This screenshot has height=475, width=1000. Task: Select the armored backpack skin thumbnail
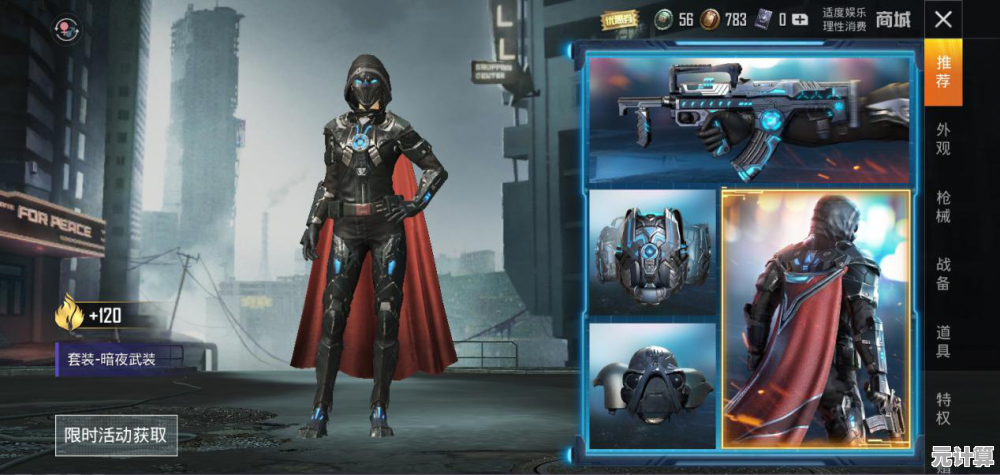coord(652,251)
